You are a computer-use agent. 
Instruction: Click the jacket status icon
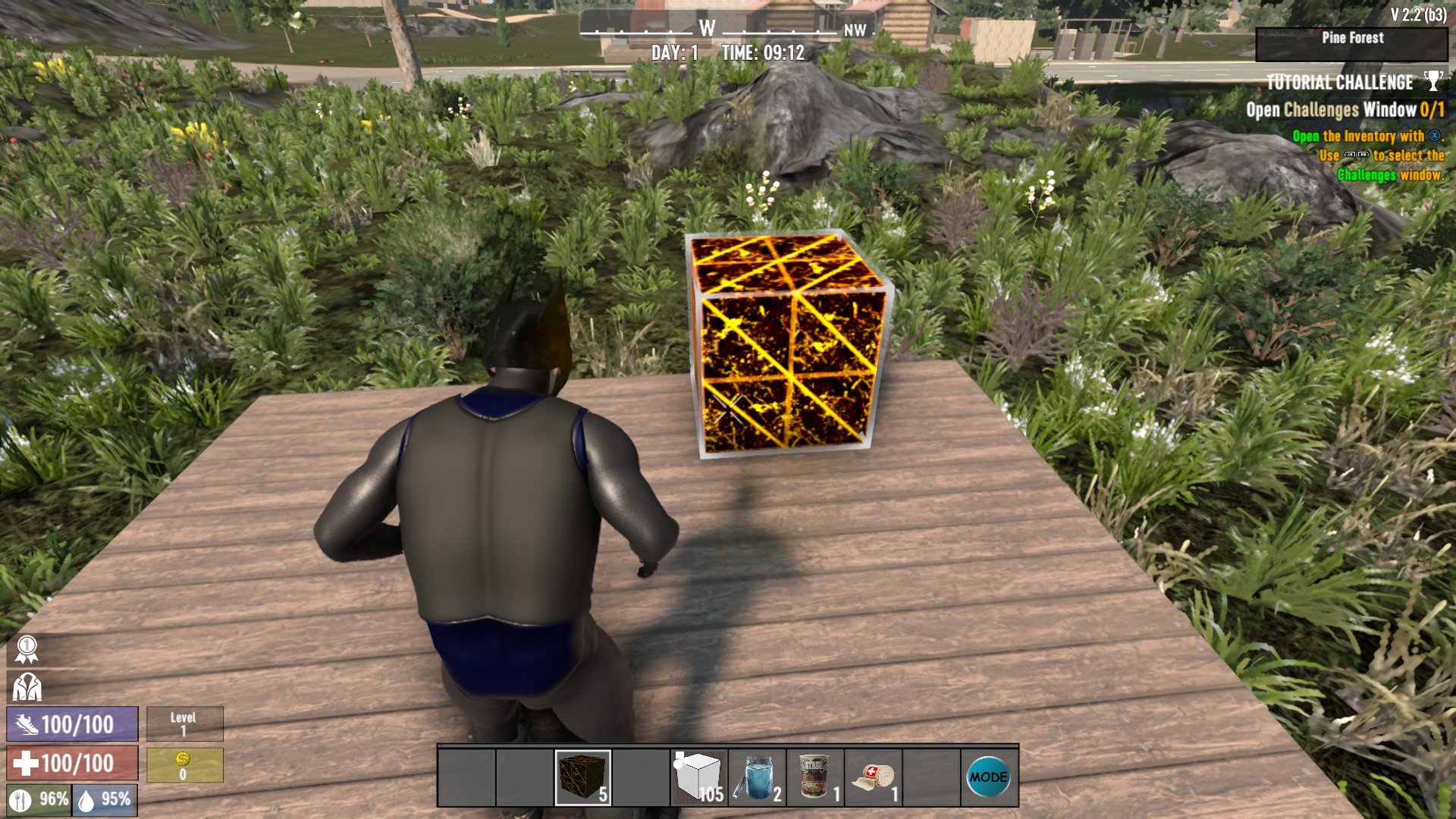(27, 687)
